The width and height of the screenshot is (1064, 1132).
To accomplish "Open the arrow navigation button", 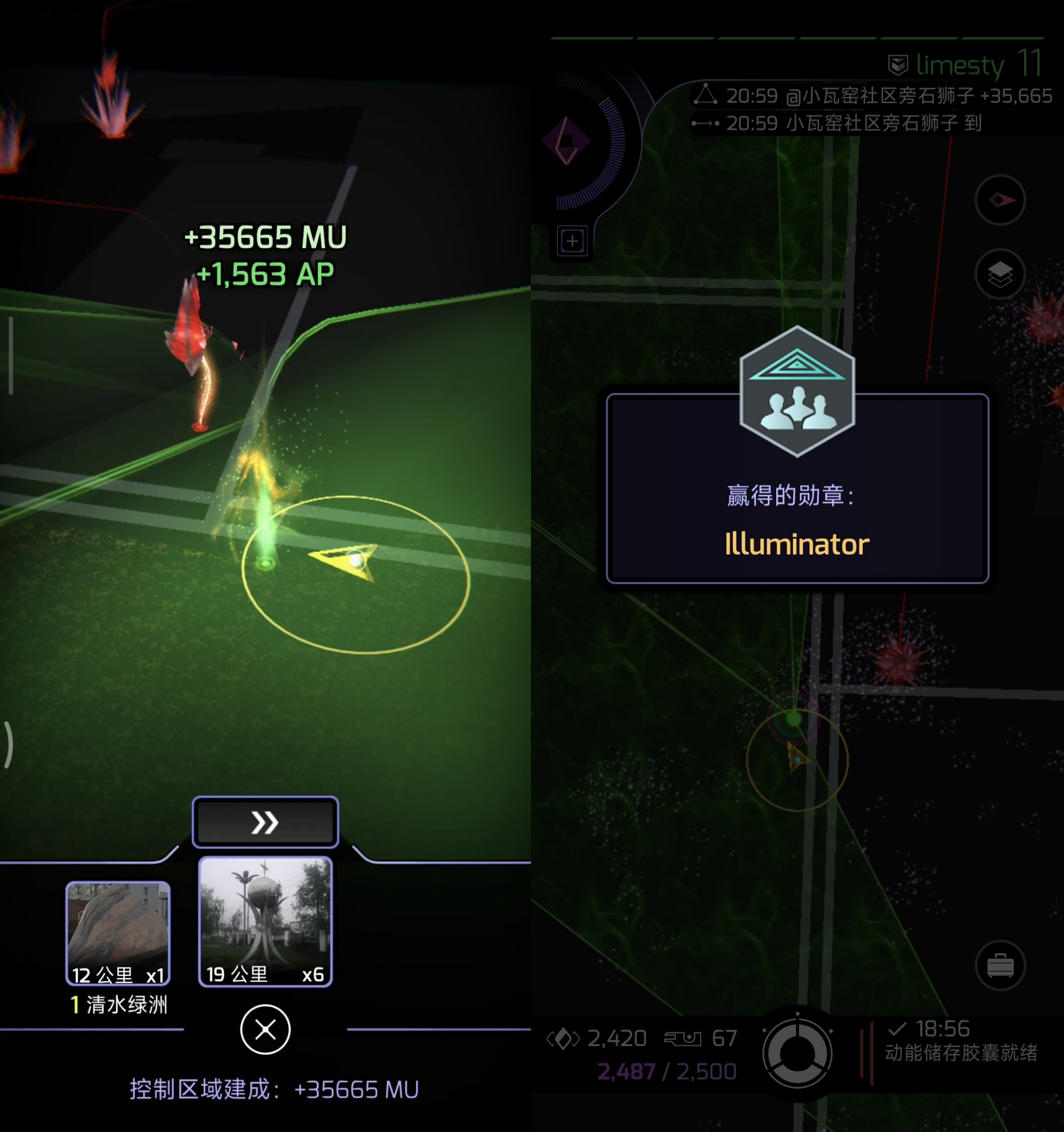I will (1000, 200).
